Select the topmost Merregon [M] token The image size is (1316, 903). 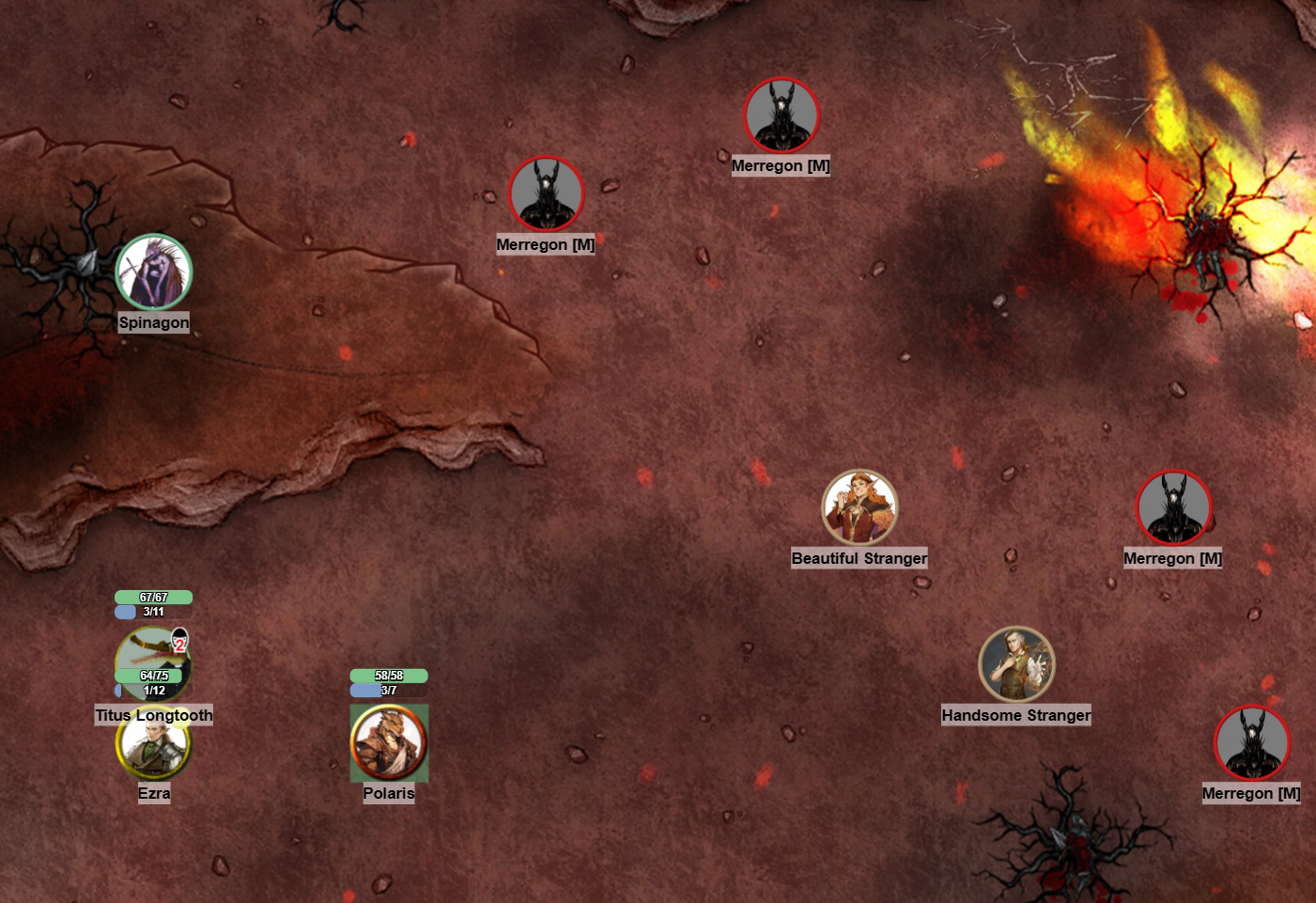pyautogui.click(x=781, y=115)
